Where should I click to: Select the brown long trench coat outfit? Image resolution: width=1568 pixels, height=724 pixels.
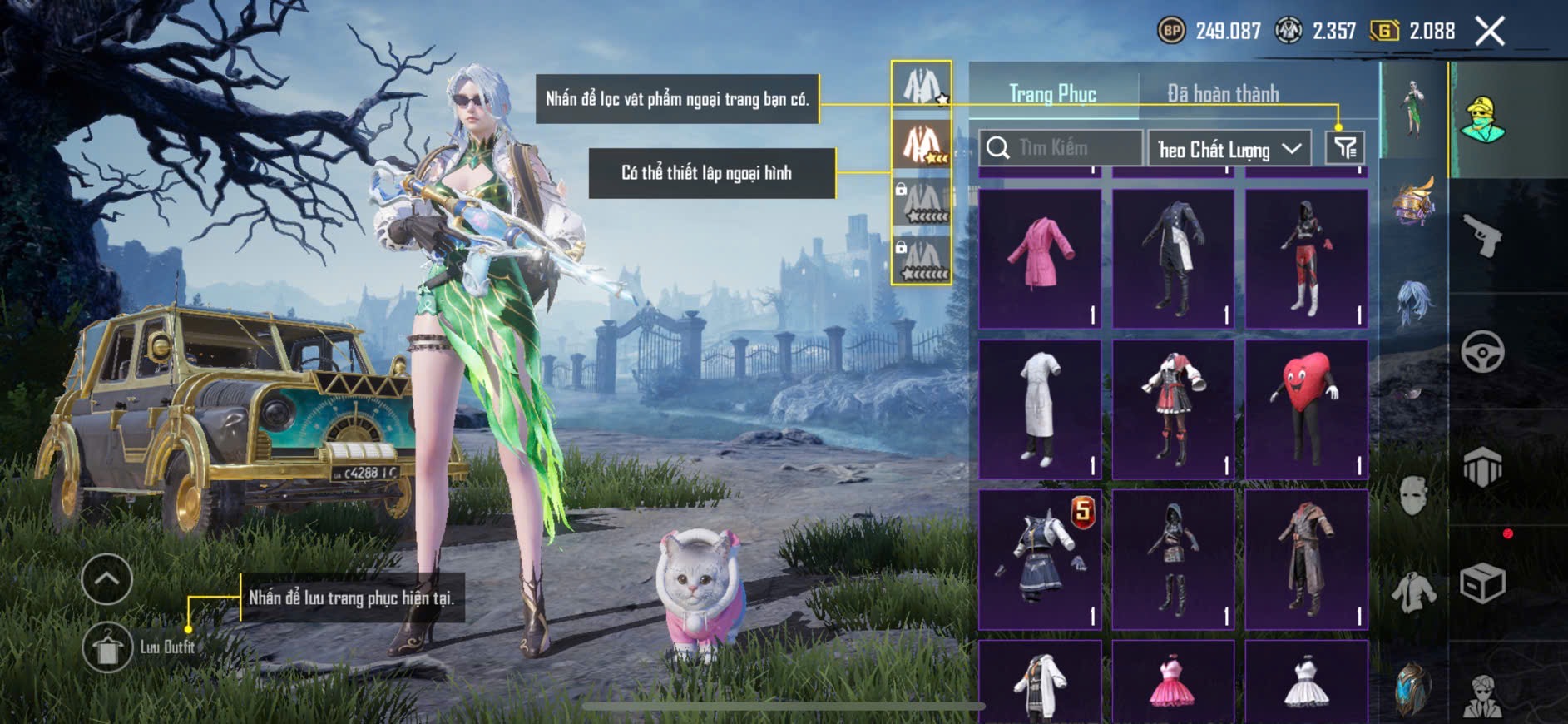tap(1306, 558)
